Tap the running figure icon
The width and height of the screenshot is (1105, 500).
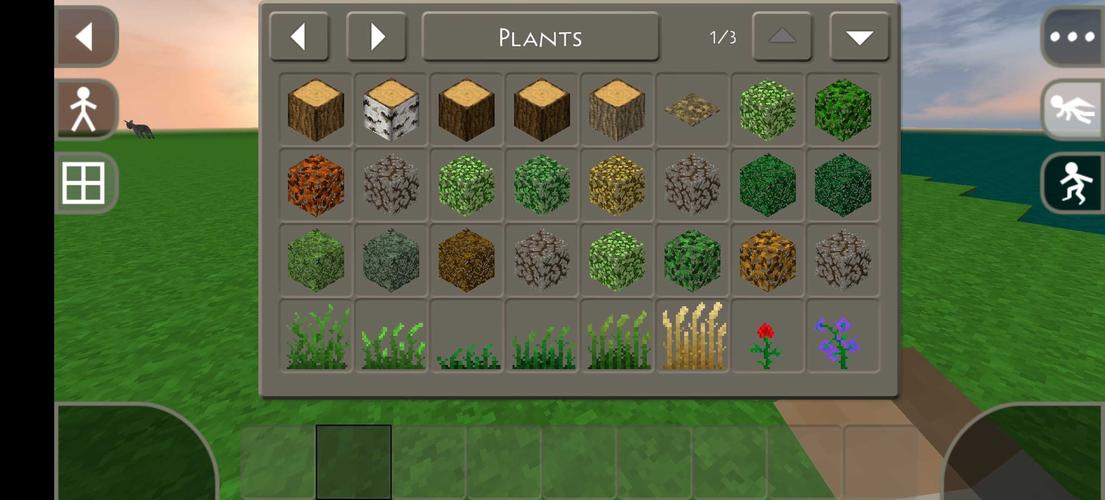coord(1072,184)
